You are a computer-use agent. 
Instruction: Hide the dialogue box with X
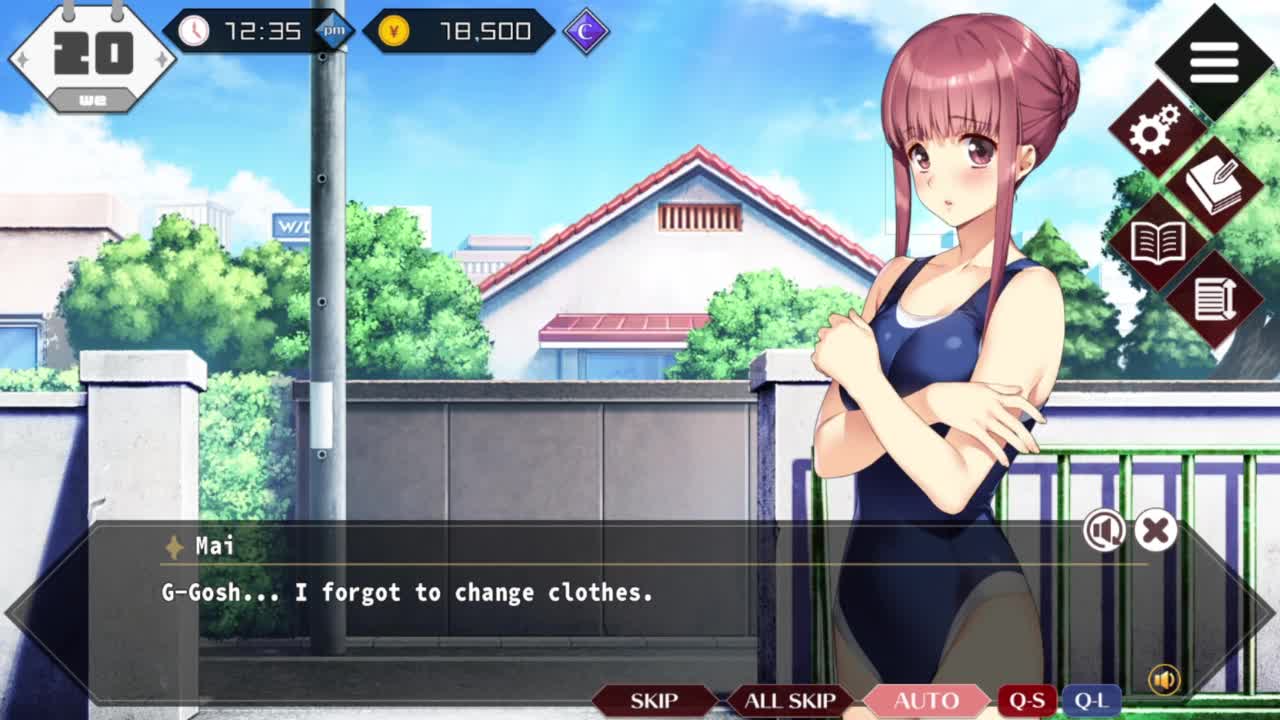pyautogui.click(x=1155, y=531)
